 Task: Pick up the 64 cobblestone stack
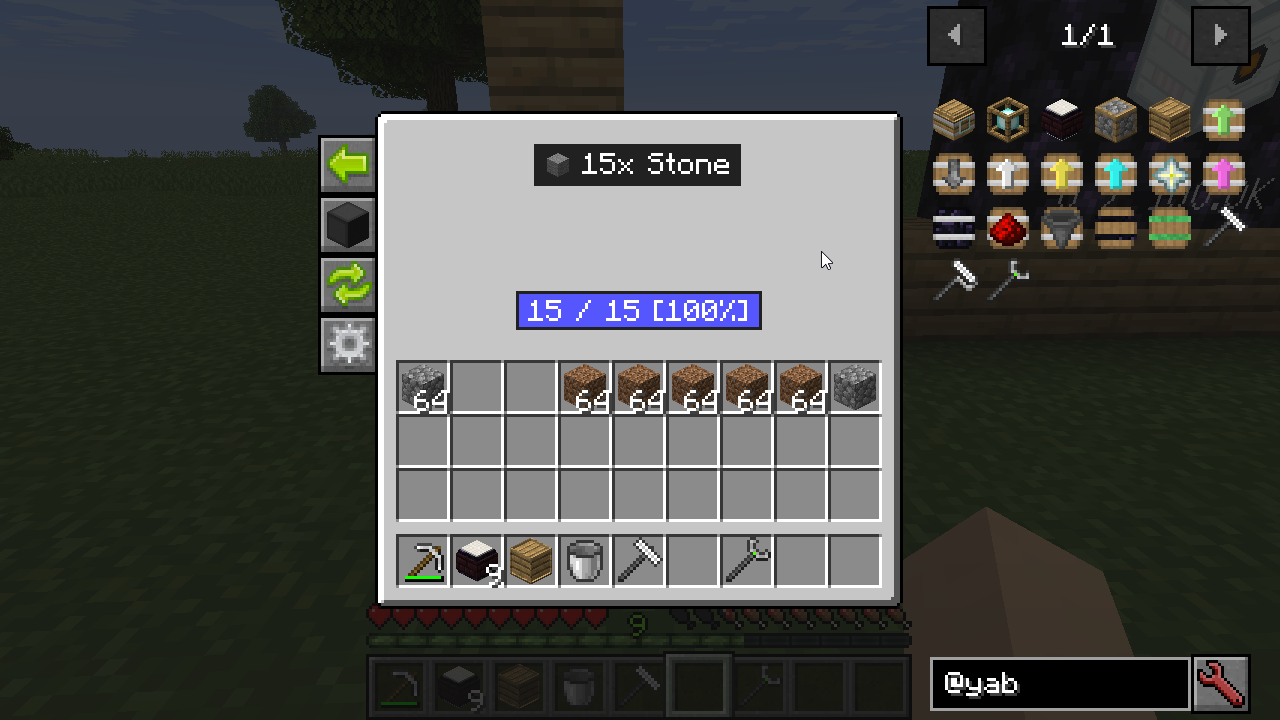click(423, 387)
